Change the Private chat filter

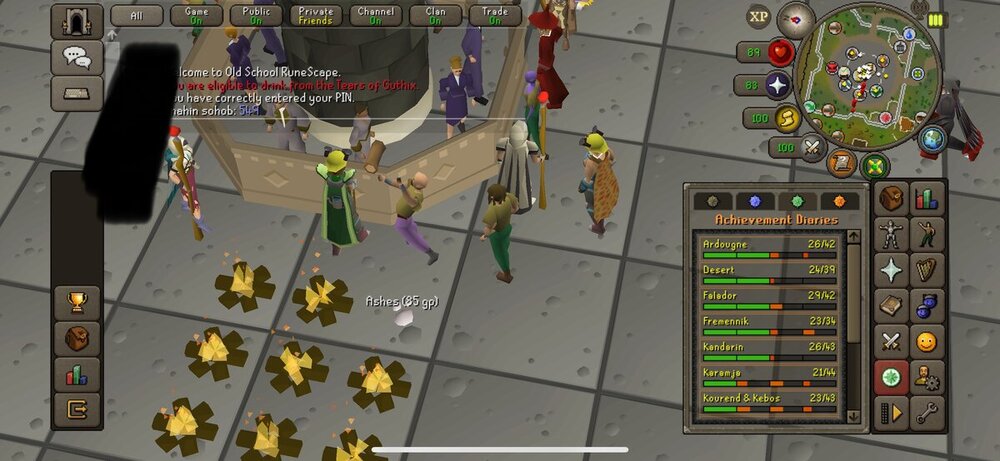(315, 15)
